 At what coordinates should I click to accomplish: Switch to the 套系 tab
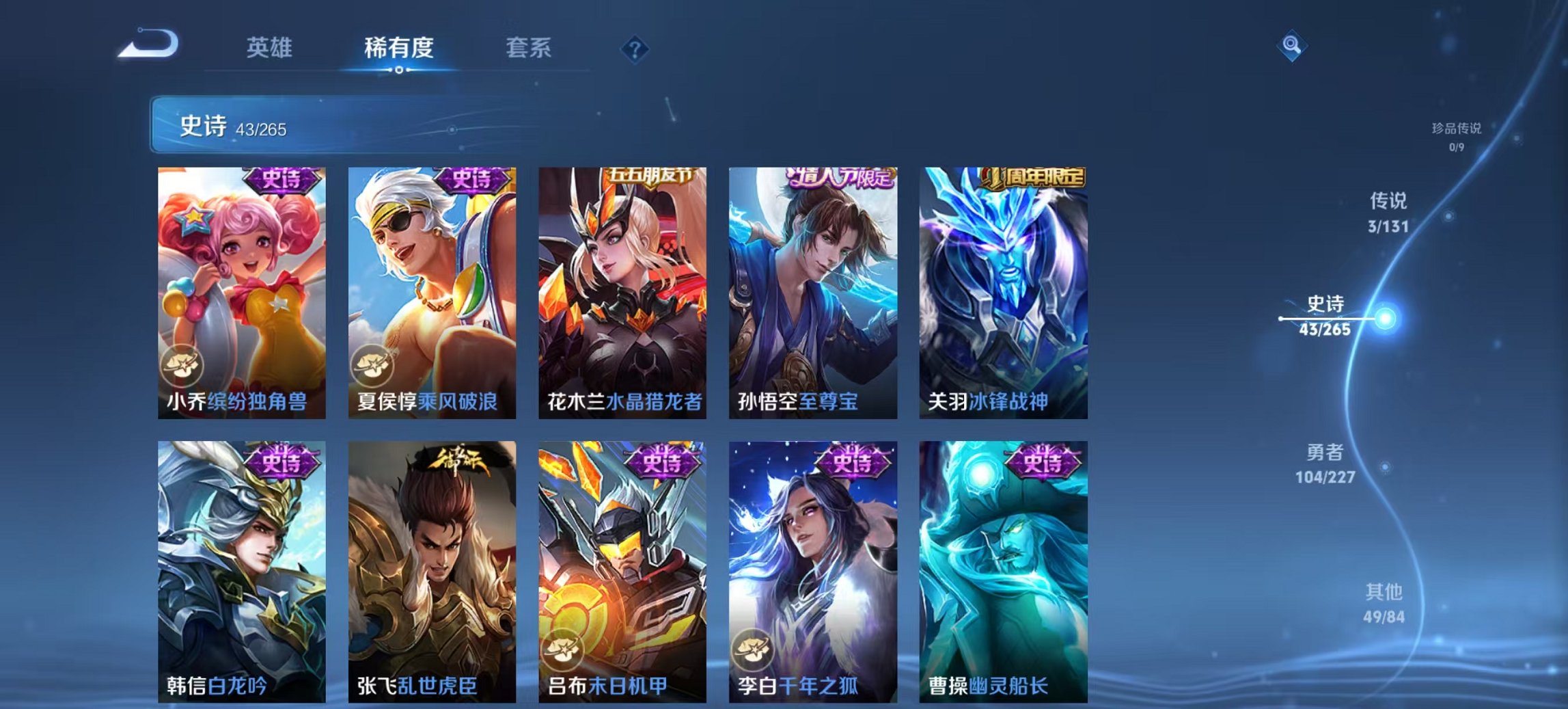tap(527, 48)
